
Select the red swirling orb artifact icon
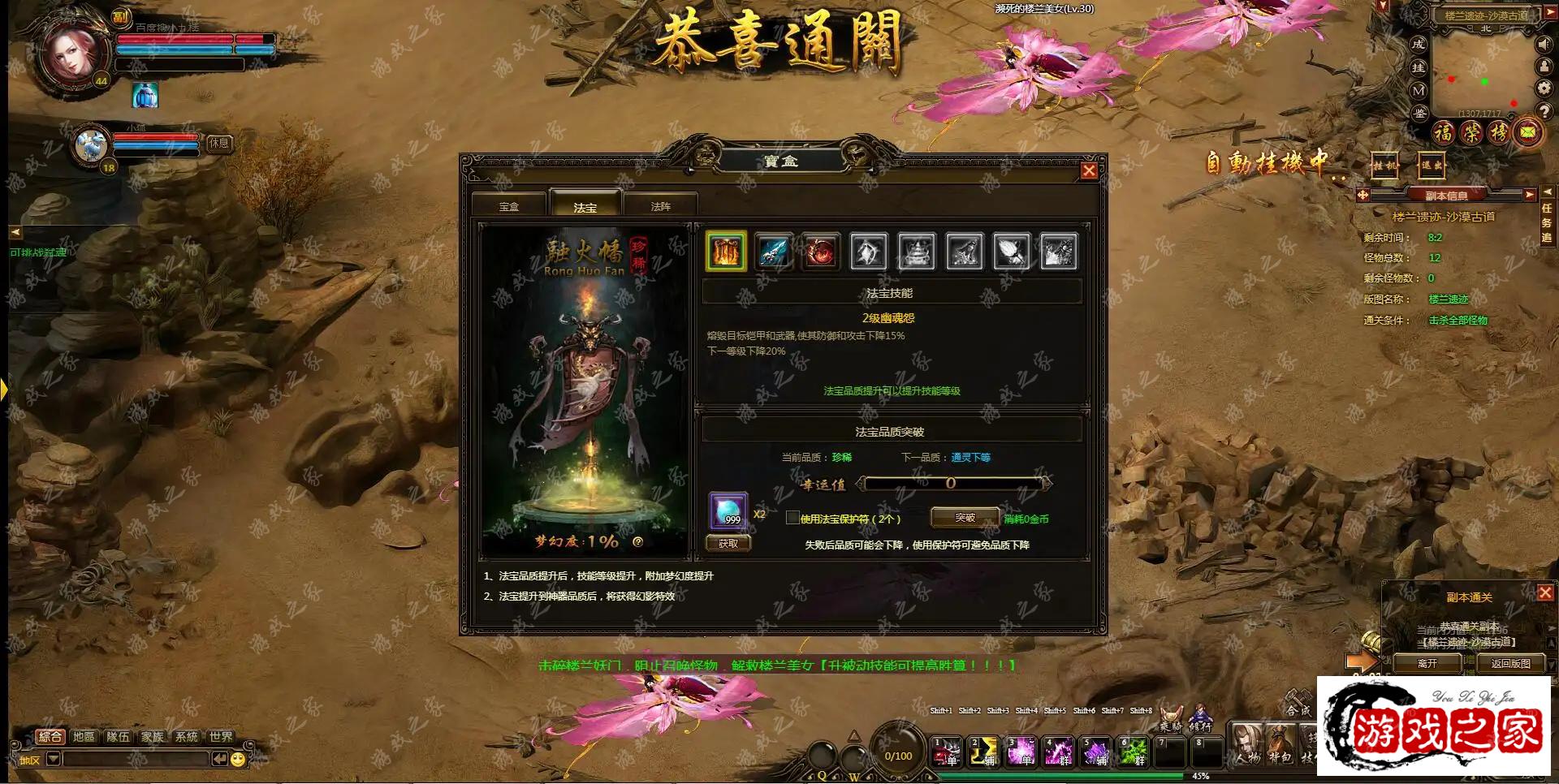point(820,252)
